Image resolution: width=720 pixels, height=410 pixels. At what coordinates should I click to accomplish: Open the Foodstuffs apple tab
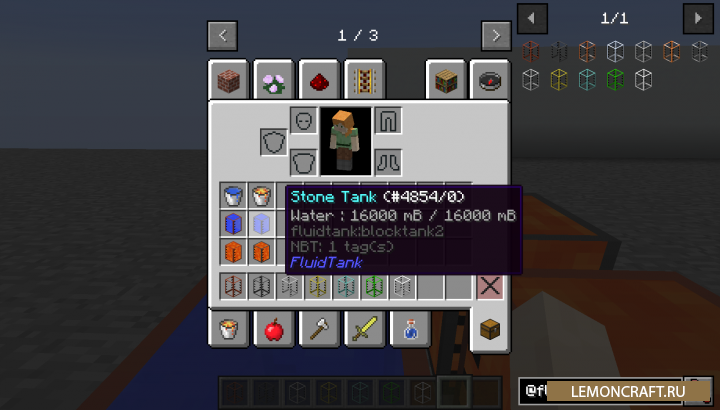coord(273,328)
